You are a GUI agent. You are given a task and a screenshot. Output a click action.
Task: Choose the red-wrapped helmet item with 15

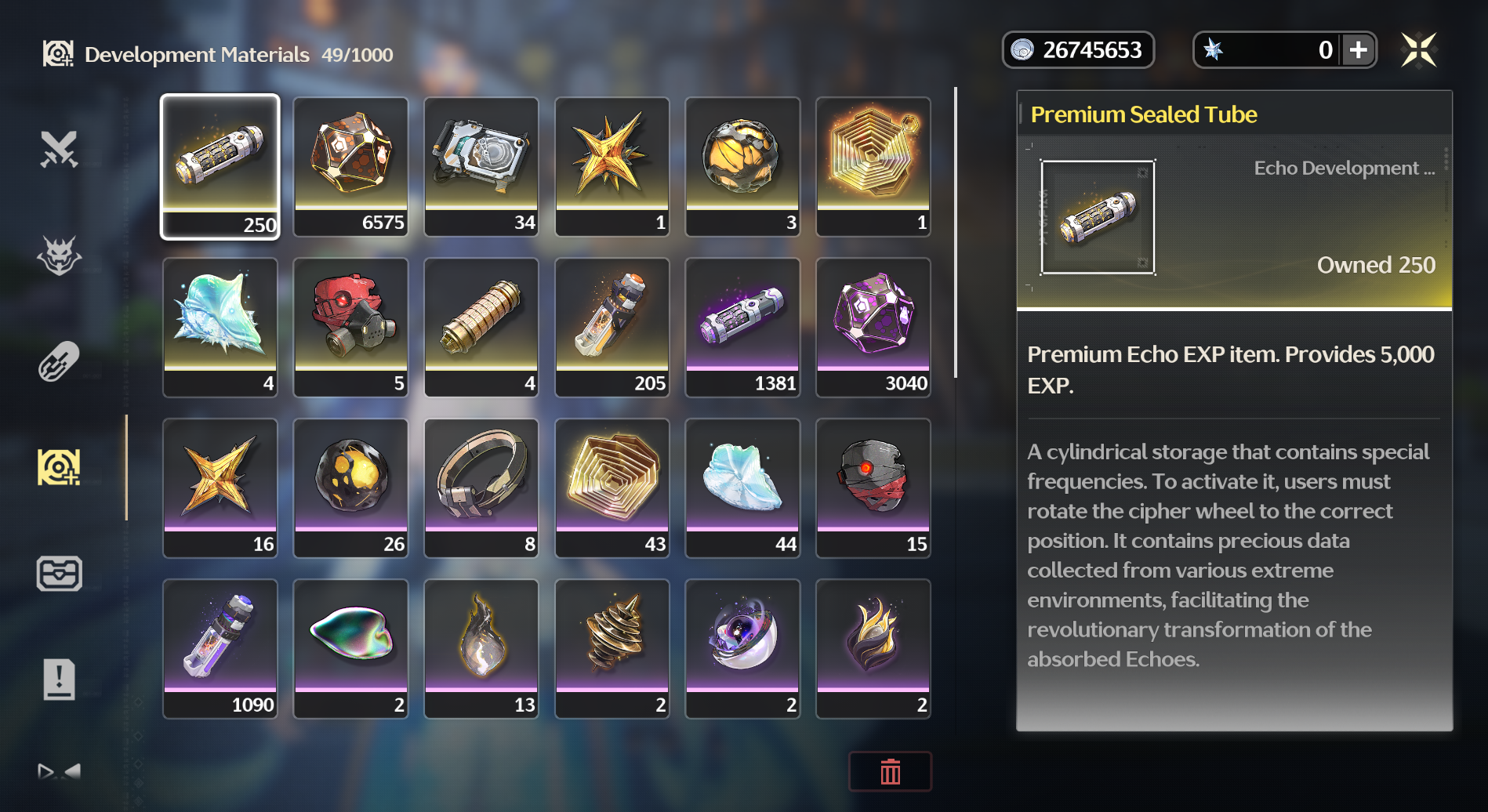click(x=873, y=488)
